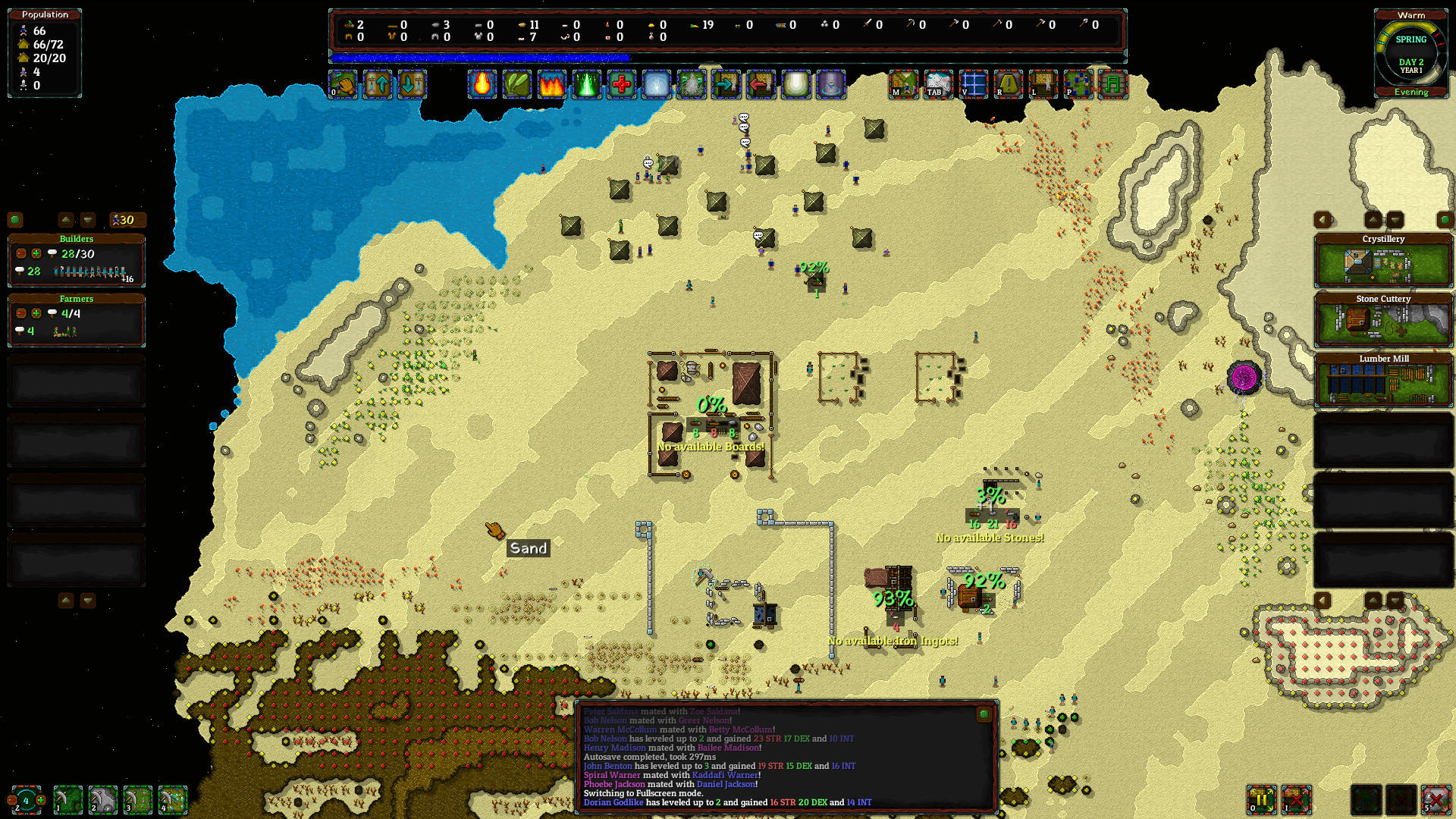Open the music playlist via the note icon

coord(1112,85)
